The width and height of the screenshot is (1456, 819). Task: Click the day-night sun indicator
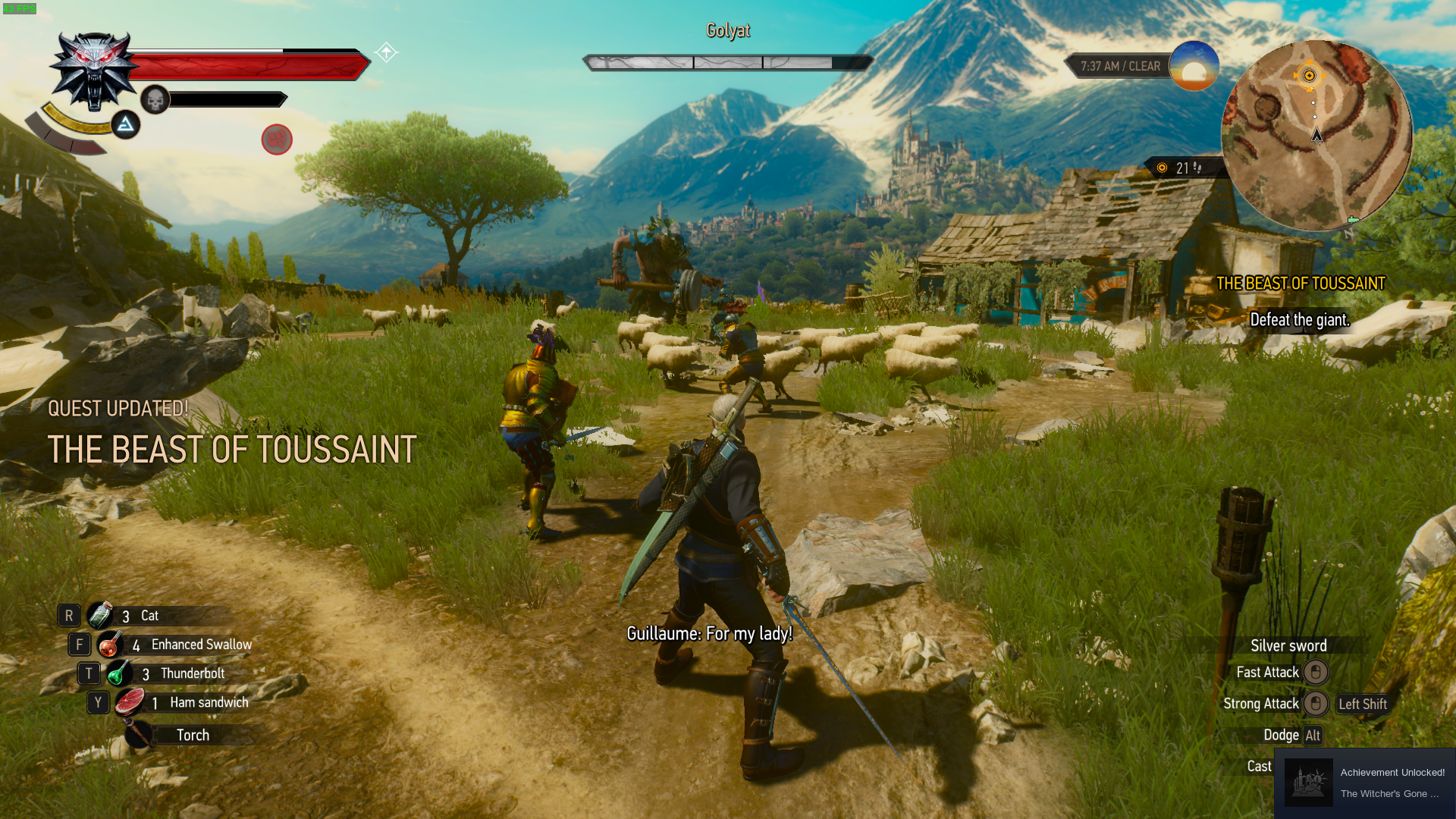[1194, 67]
